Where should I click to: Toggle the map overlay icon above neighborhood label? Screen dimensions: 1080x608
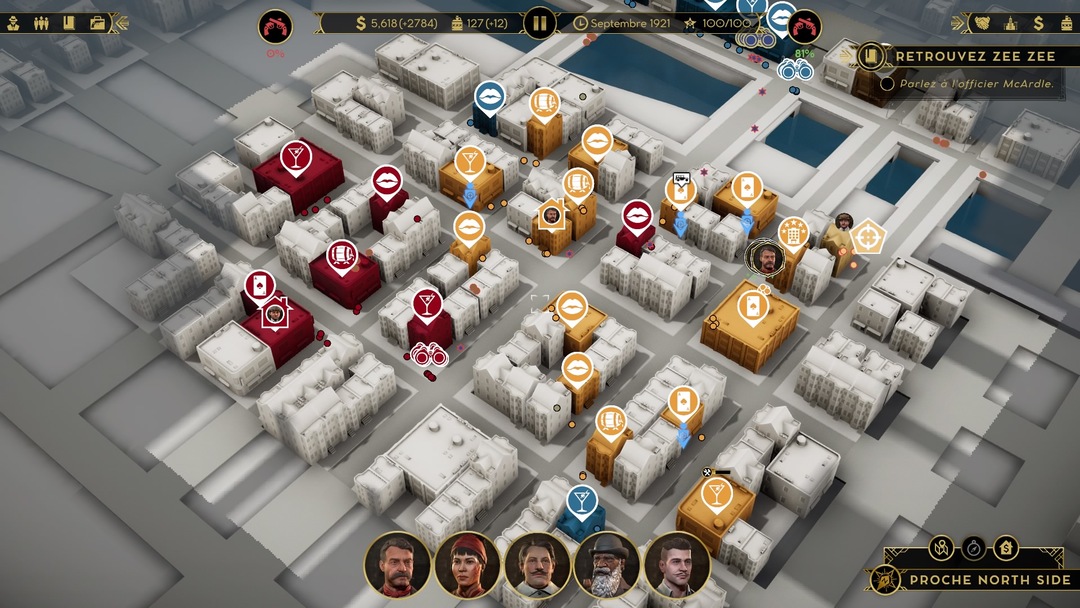(x=941, y=547)
